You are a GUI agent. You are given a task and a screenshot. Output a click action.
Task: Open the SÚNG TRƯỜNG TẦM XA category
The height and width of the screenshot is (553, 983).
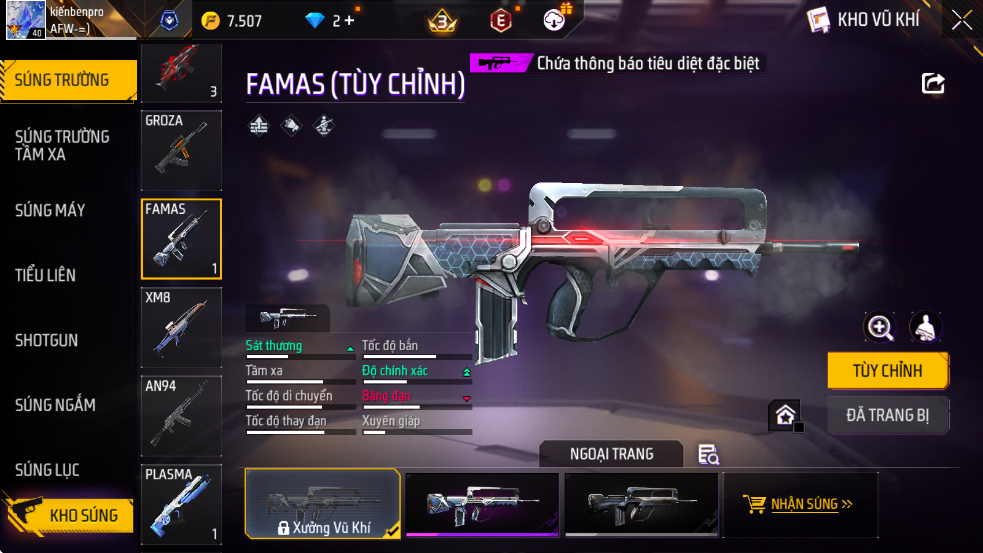click(62, 145)
